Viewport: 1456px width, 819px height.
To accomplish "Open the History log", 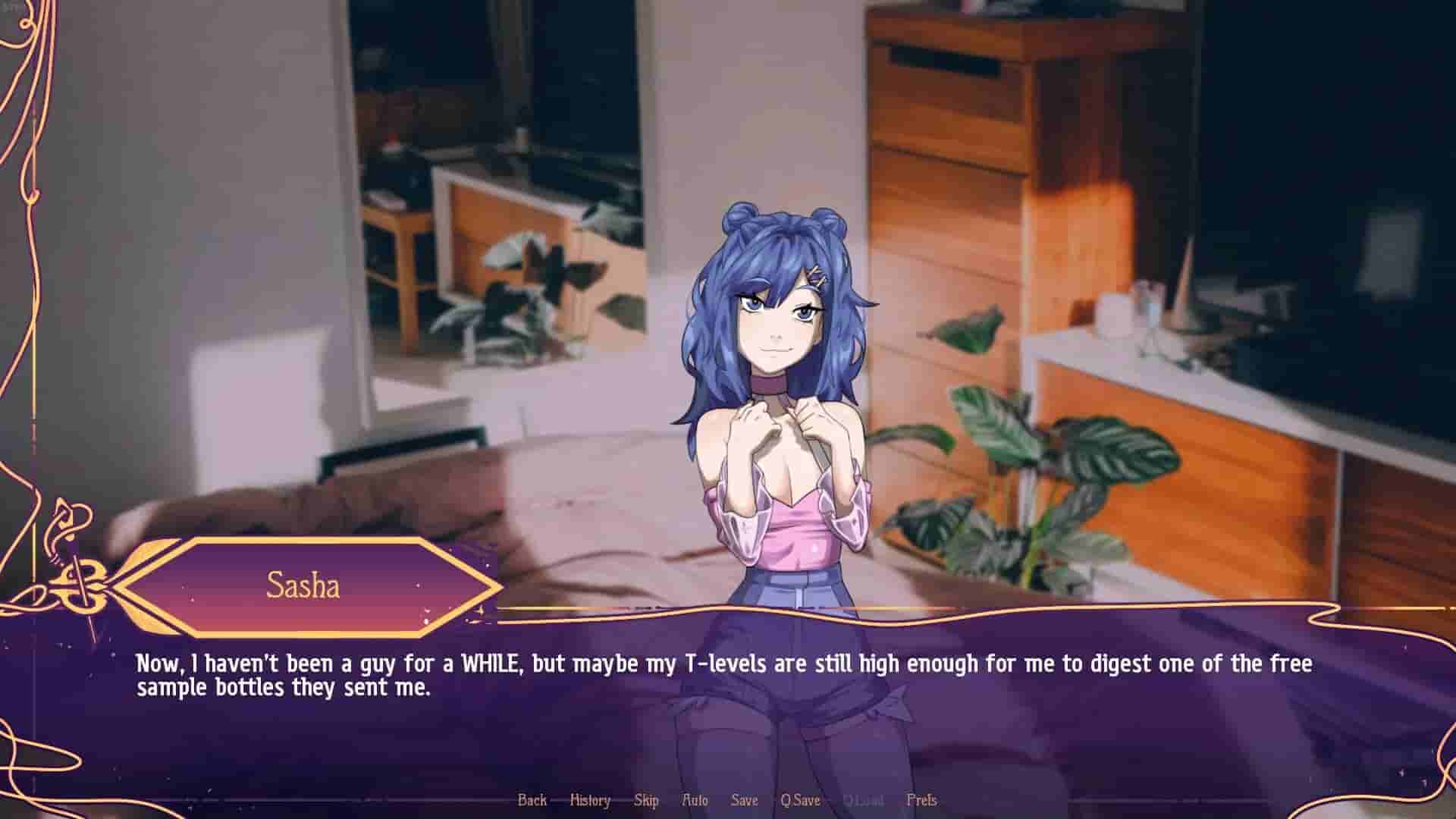I will [590, 800].
